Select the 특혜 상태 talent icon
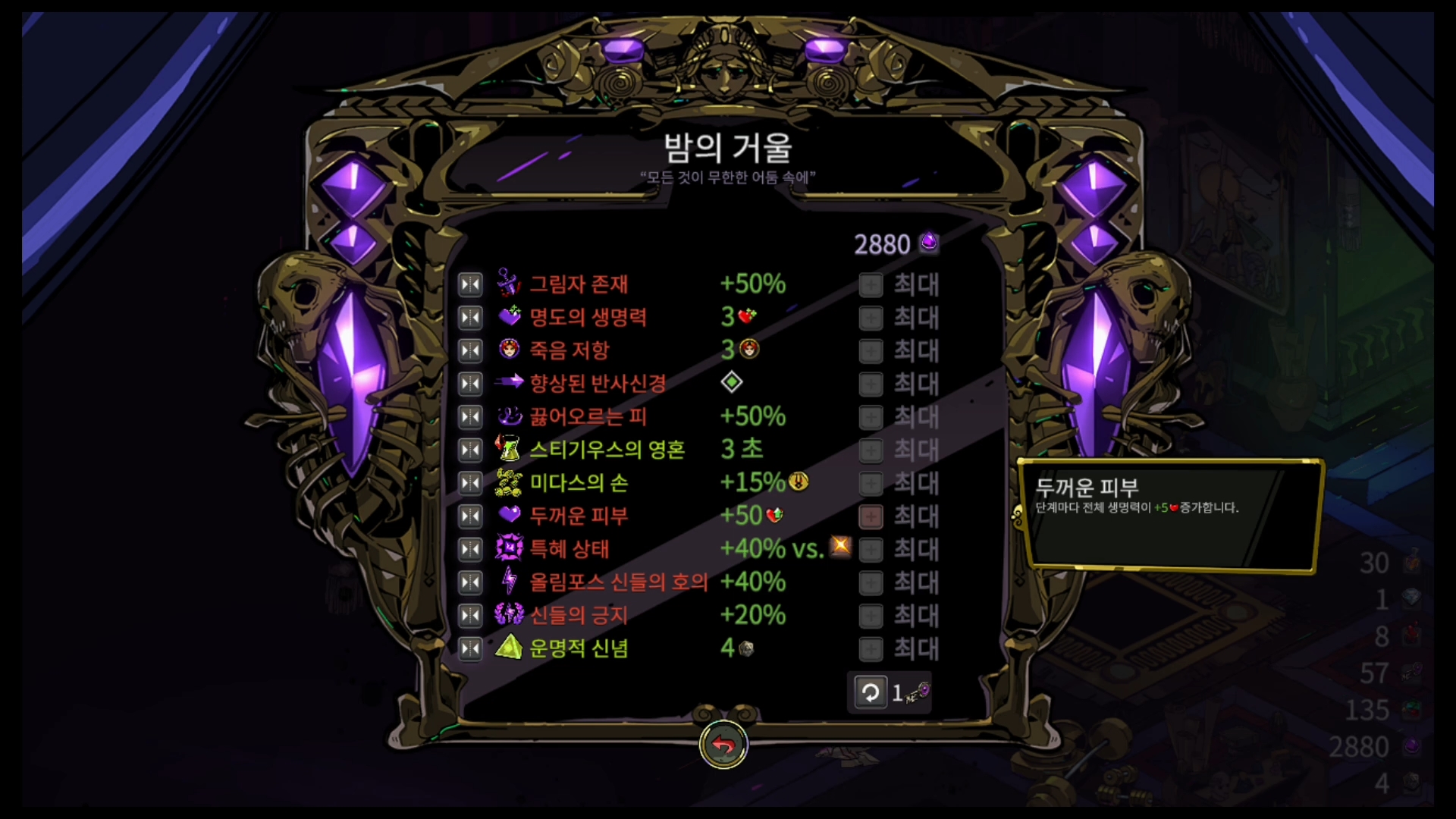 coord(509,548)
